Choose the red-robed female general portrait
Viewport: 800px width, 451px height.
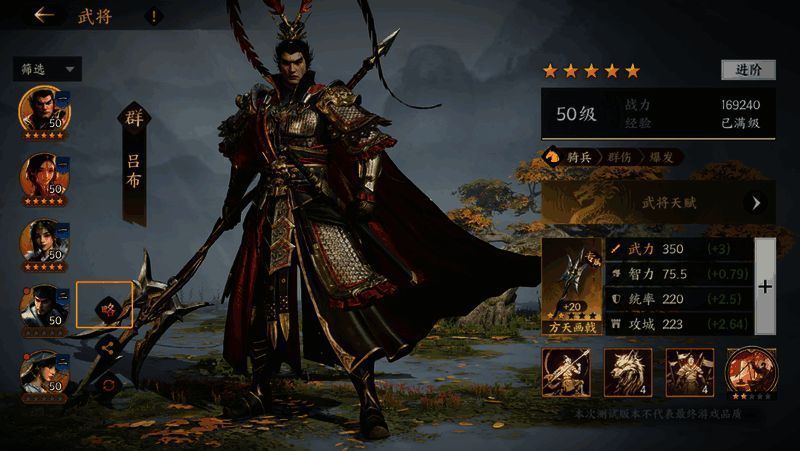43,176
